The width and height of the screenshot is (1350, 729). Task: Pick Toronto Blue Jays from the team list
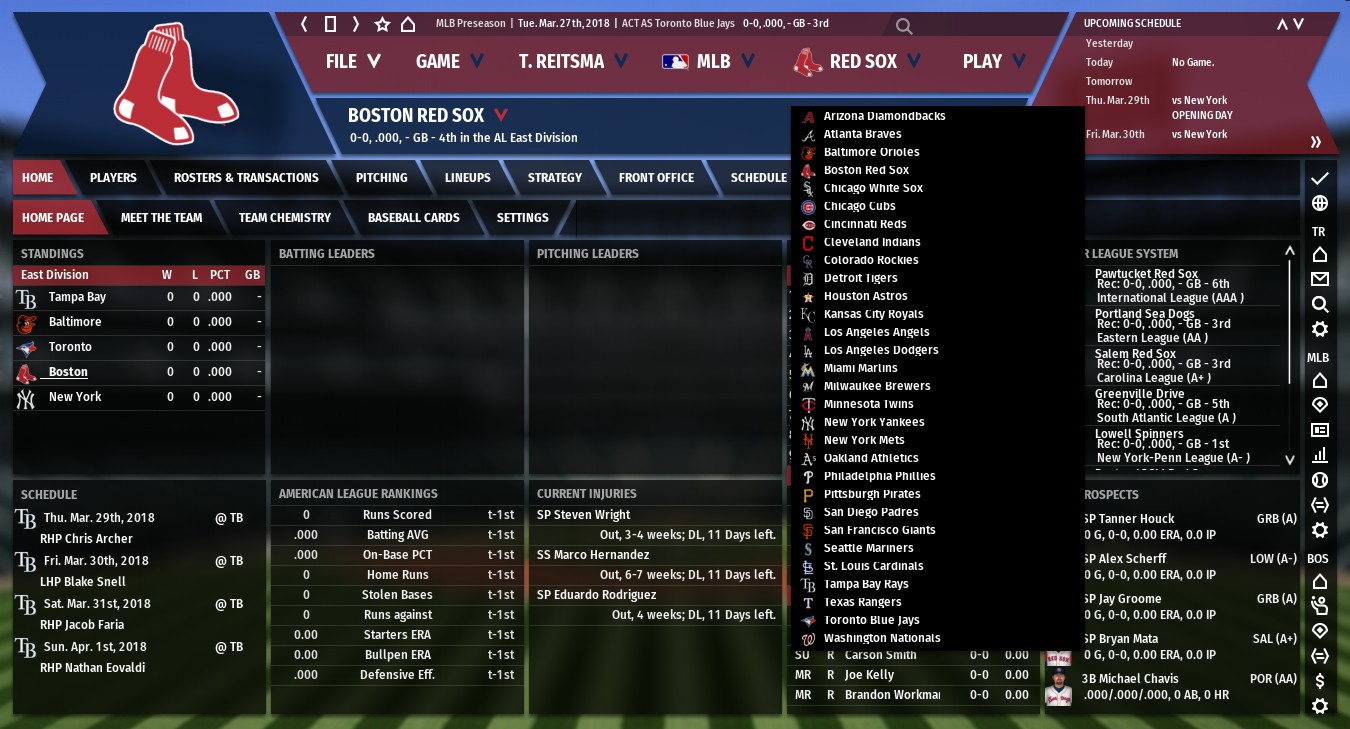(x=871, y=620)
